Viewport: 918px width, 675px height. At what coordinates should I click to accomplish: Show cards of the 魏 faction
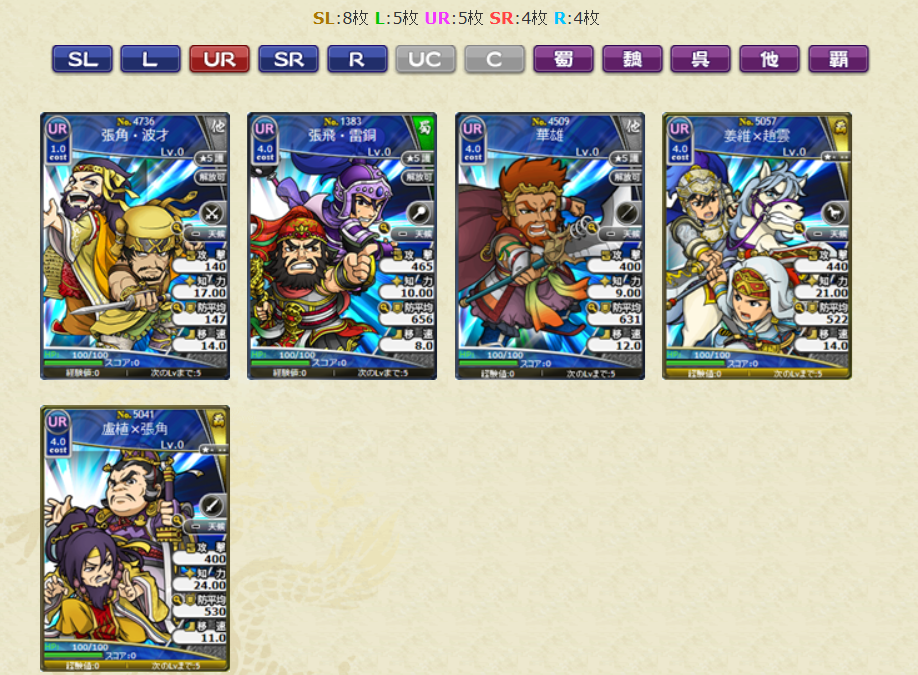[632, 59]
